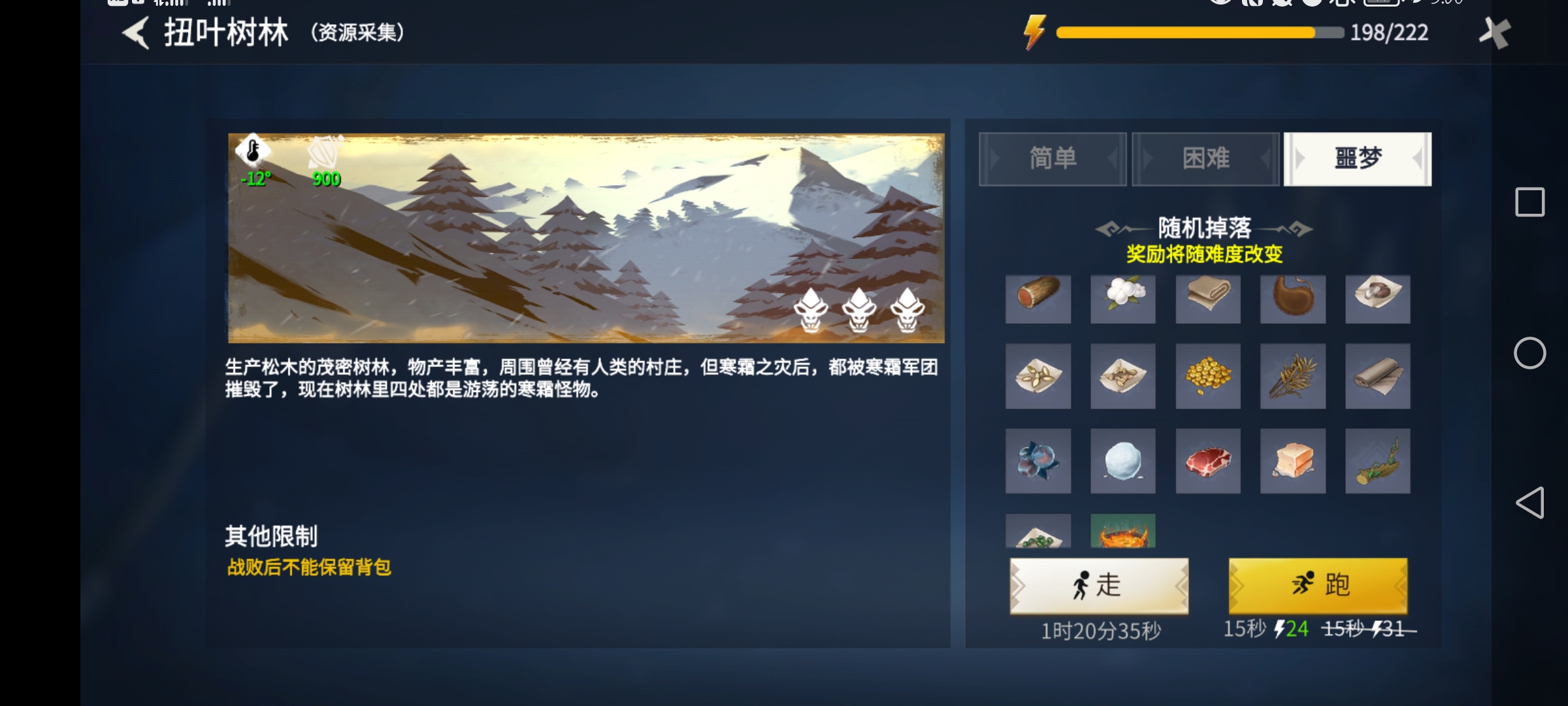Tap the shield icon showing 900 armor
This screenshot has width=1568, height=706.
click(327, 152)
